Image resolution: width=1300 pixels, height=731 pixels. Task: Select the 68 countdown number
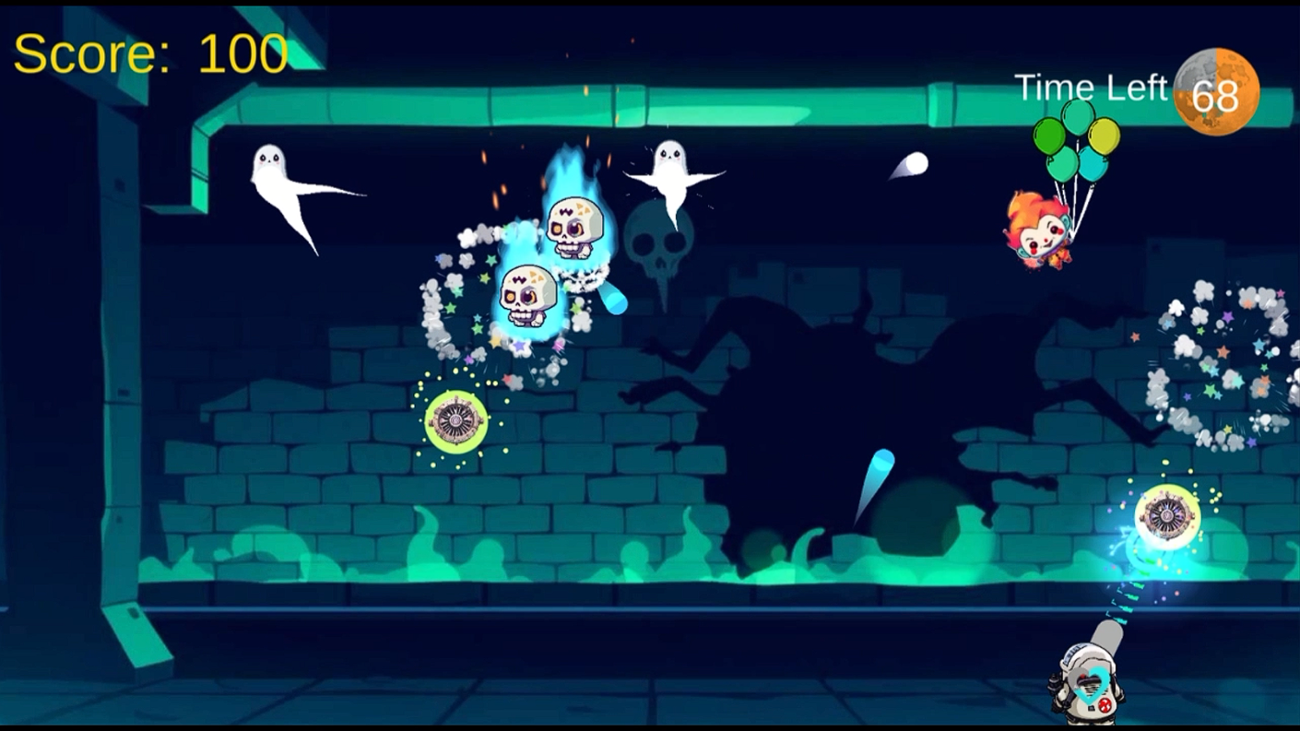click(1216, 94)
